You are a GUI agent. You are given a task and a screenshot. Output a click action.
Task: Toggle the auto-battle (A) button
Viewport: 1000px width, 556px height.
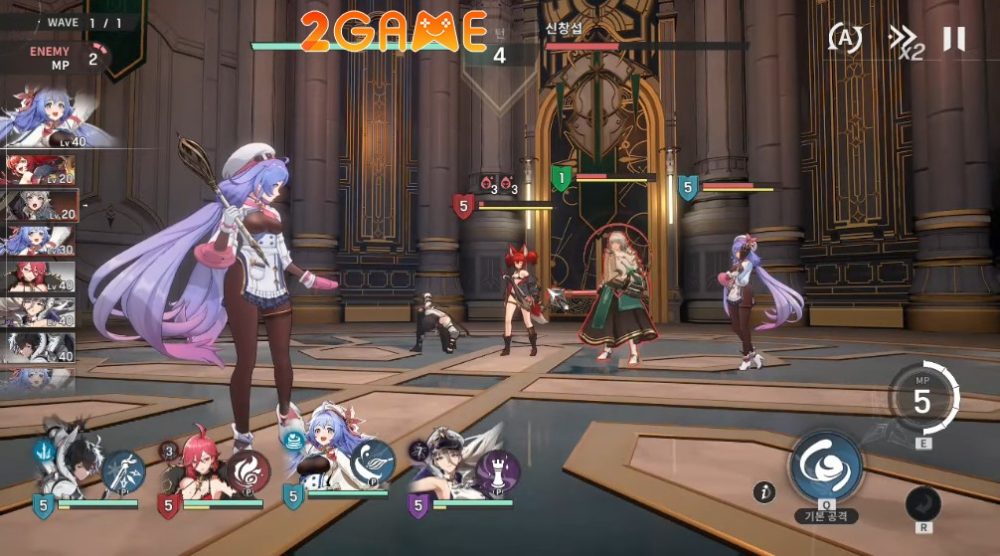tap(845, 39)
